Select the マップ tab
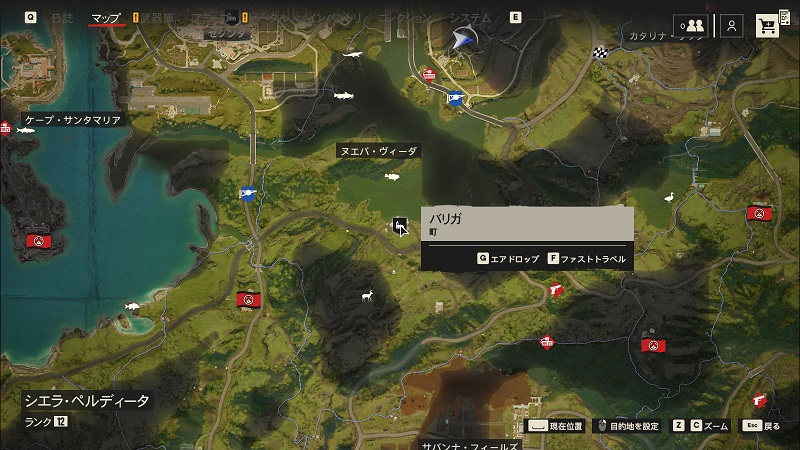Image resolution: width=800 pixels, height=450 pixels. [106, 17]
